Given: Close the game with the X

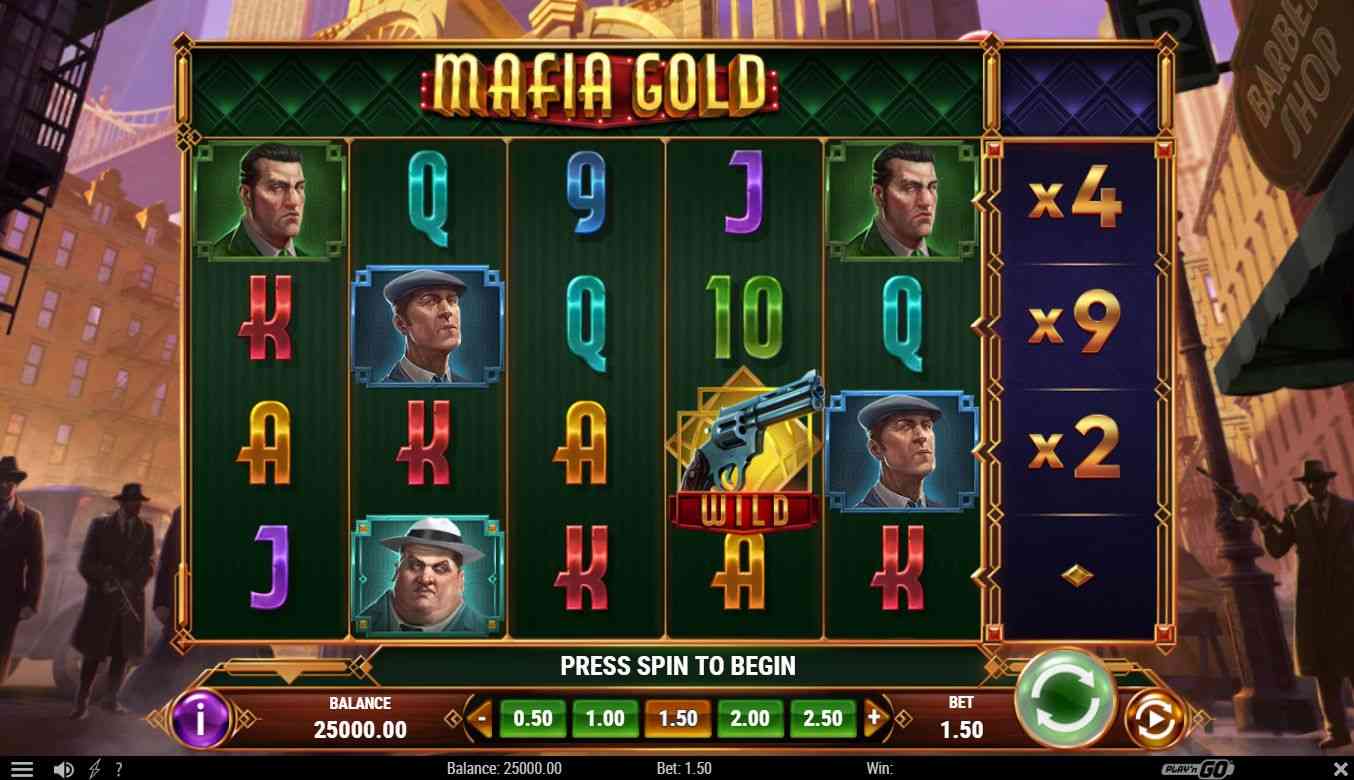Looking at the screenshot, I should coord(1340,769).
